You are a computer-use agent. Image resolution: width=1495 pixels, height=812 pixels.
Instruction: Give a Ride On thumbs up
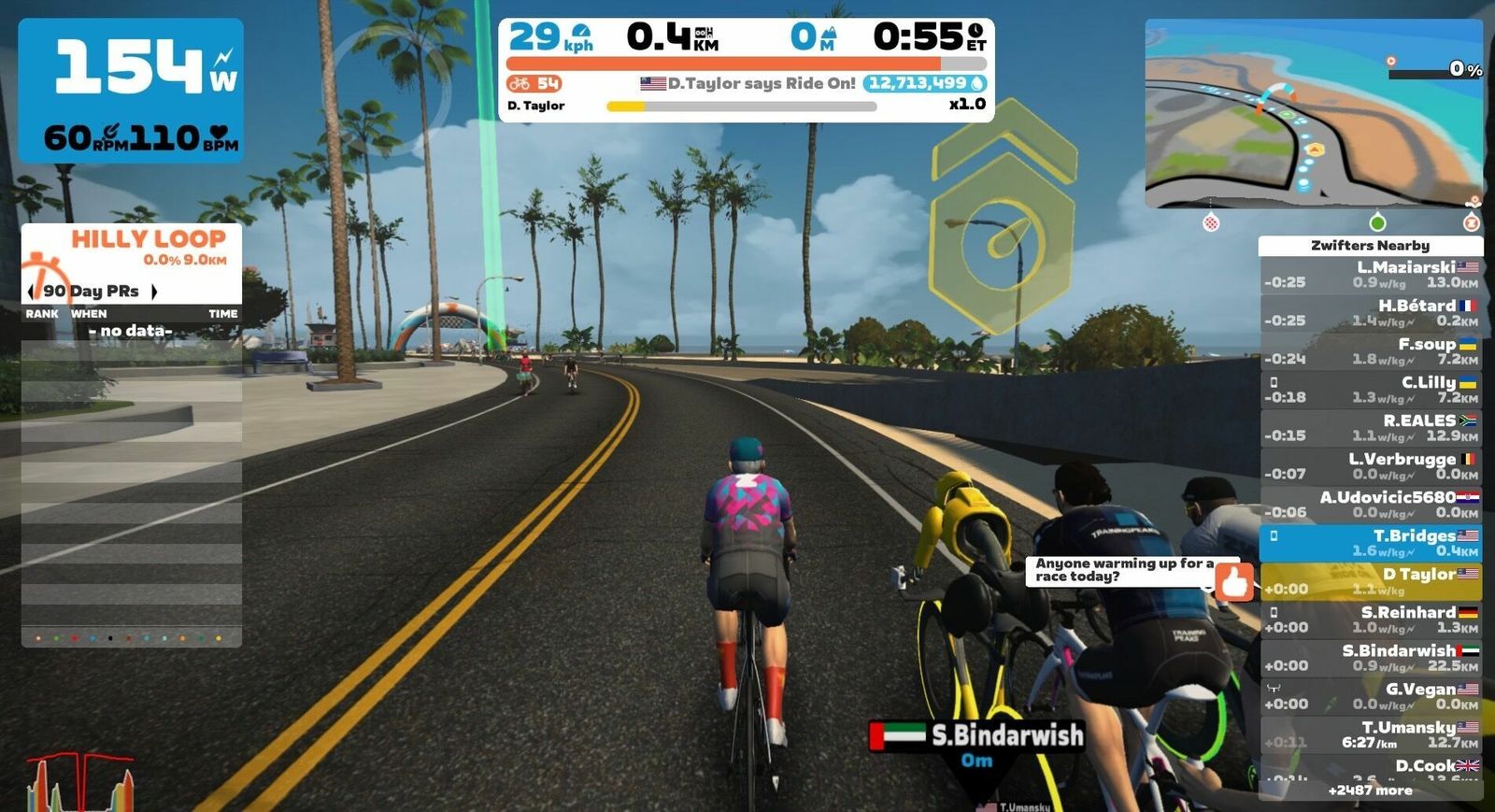point(1234,581)
